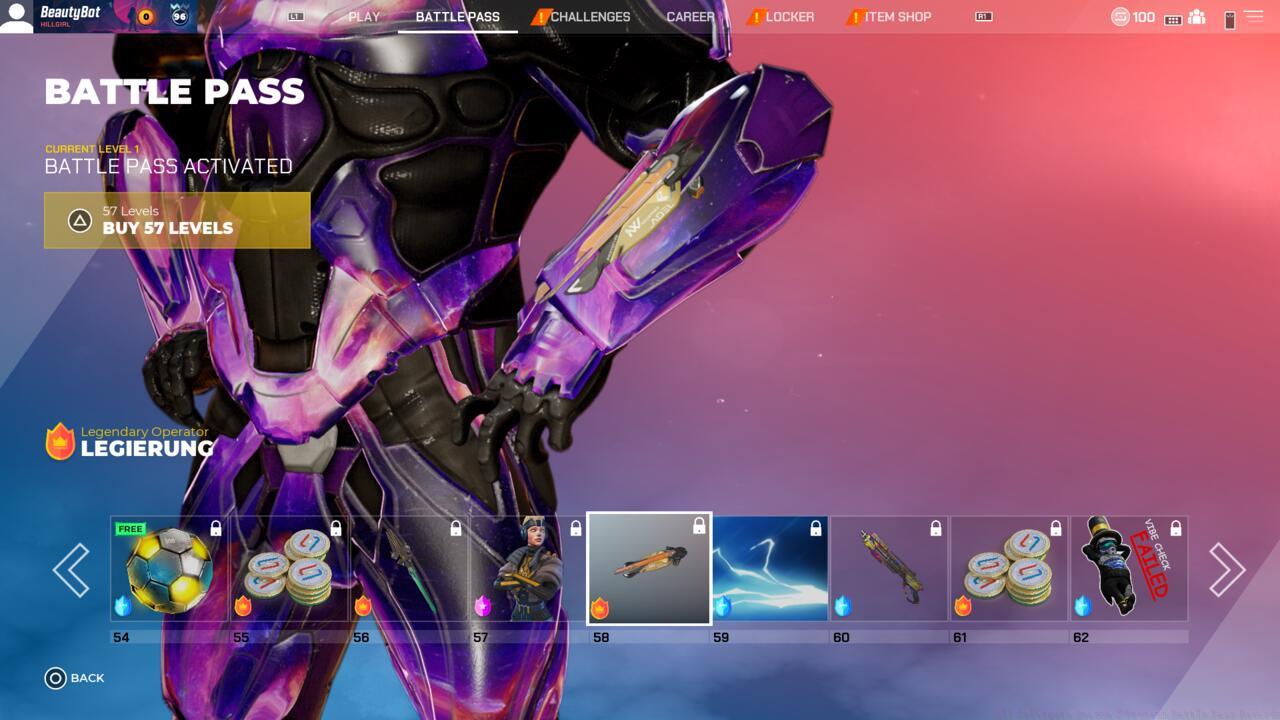
Task: Switch to the Play tab
Action: click(x=364, y=17)
